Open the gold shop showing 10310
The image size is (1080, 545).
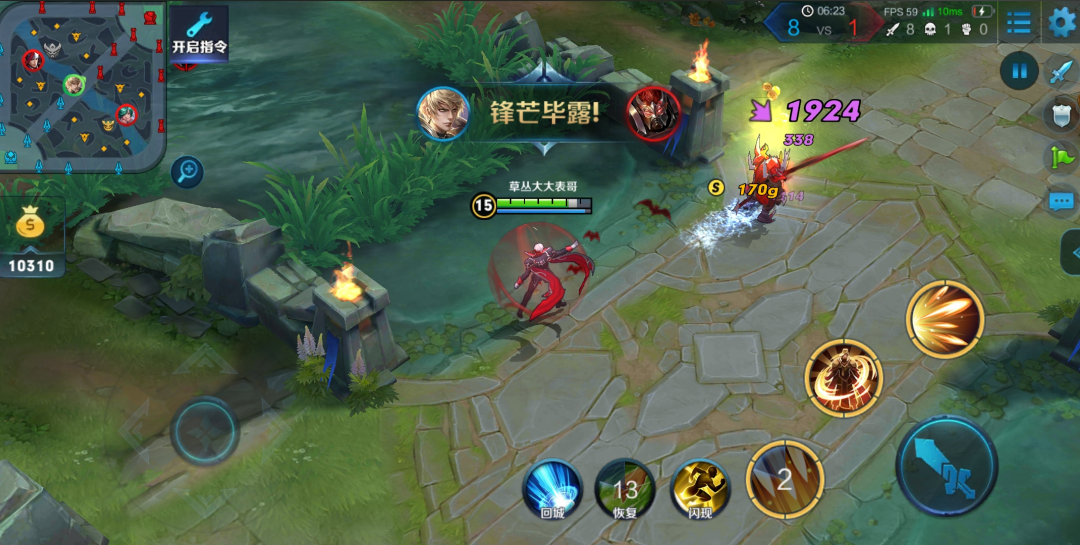(32, 237)
